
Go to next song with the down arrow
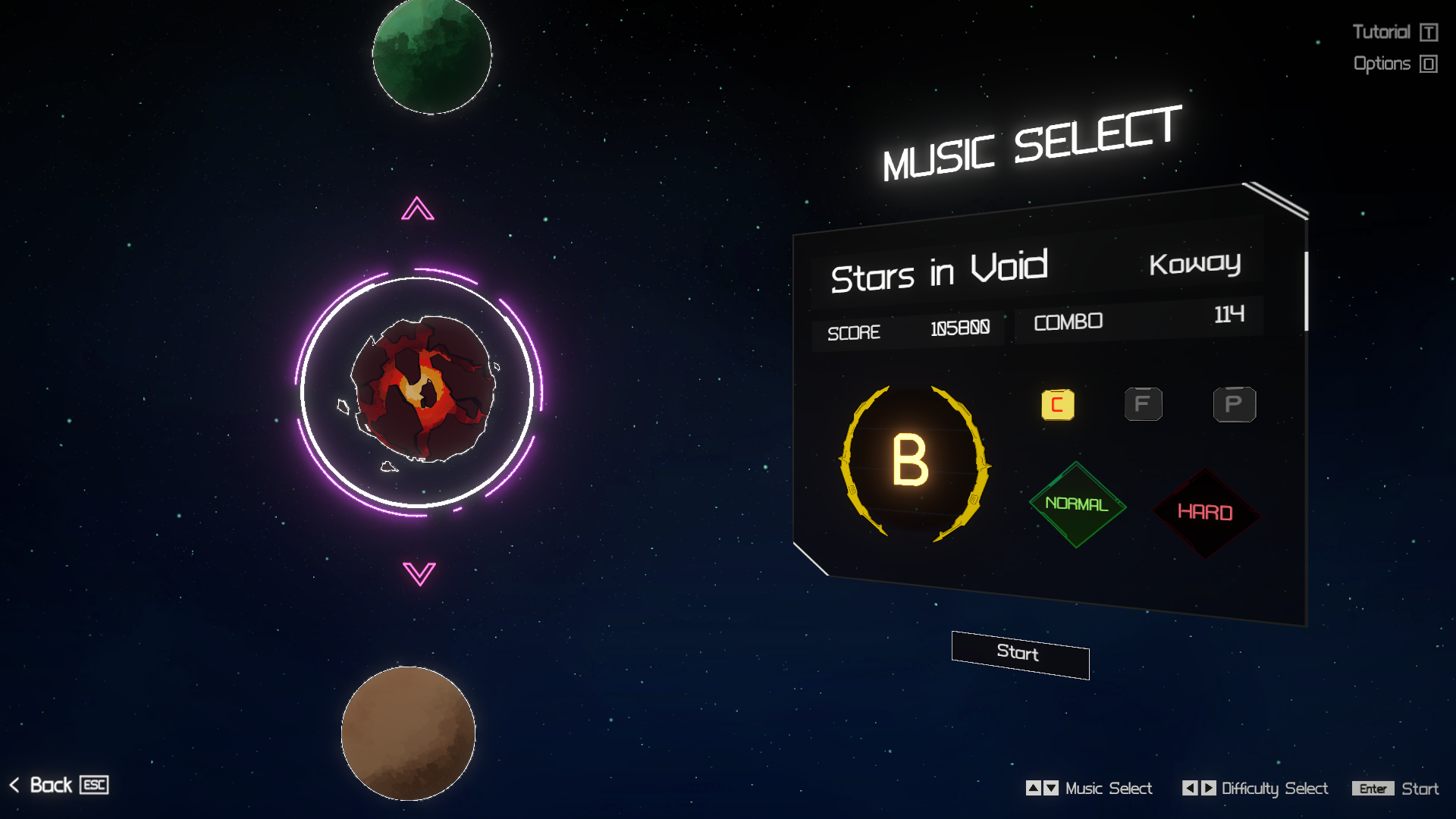pos(419,573)
